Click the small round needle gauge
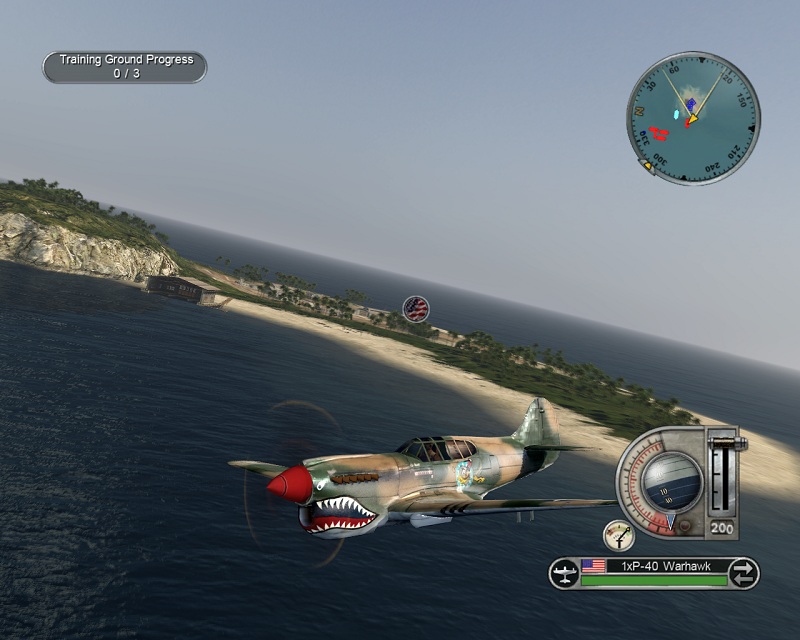The image size is (800, 640). coord(619,535)
